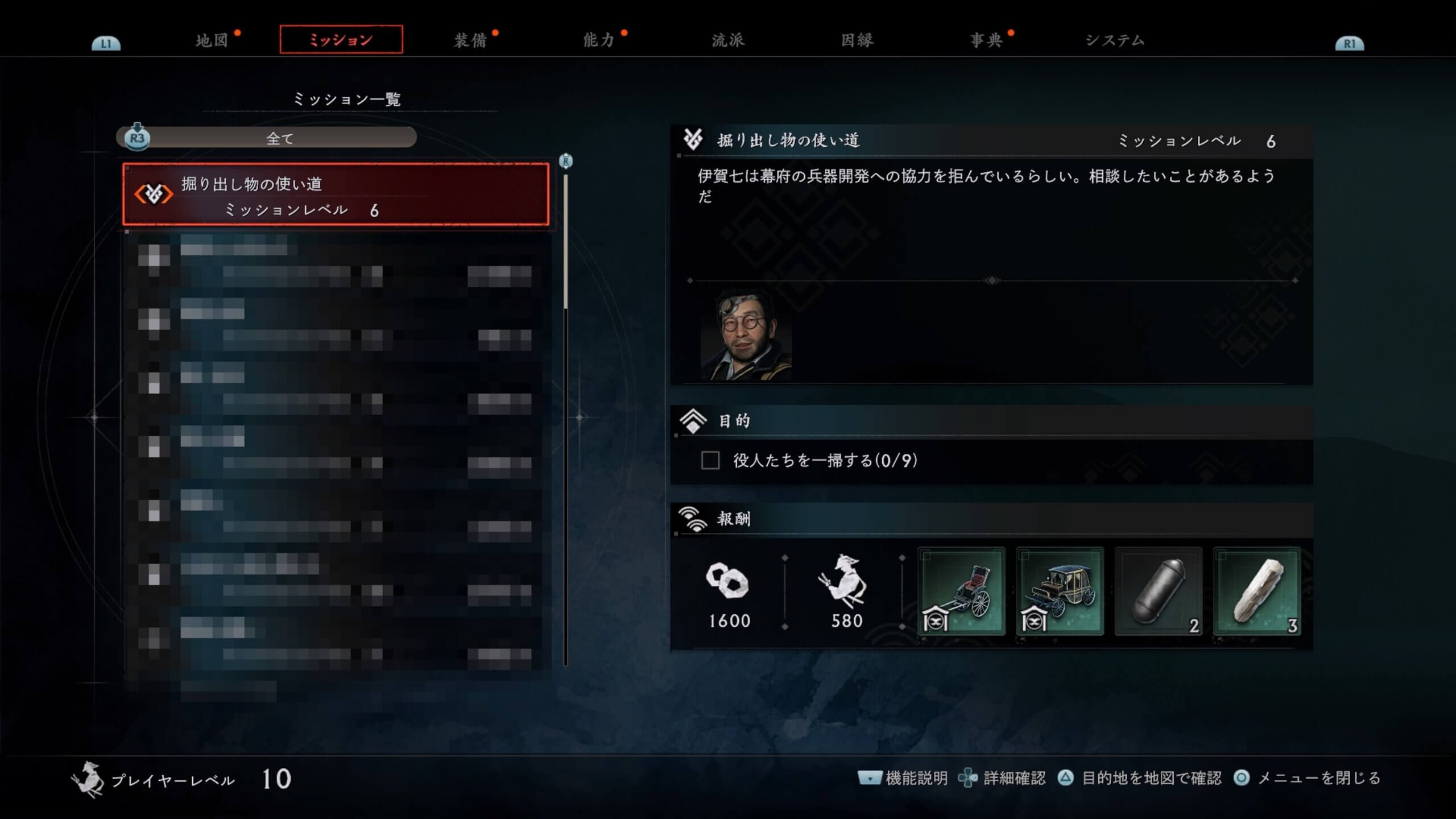Viewport: 1456px width, 819px height.
Task: Change the 全て mission filter
Action: (279, 138)
